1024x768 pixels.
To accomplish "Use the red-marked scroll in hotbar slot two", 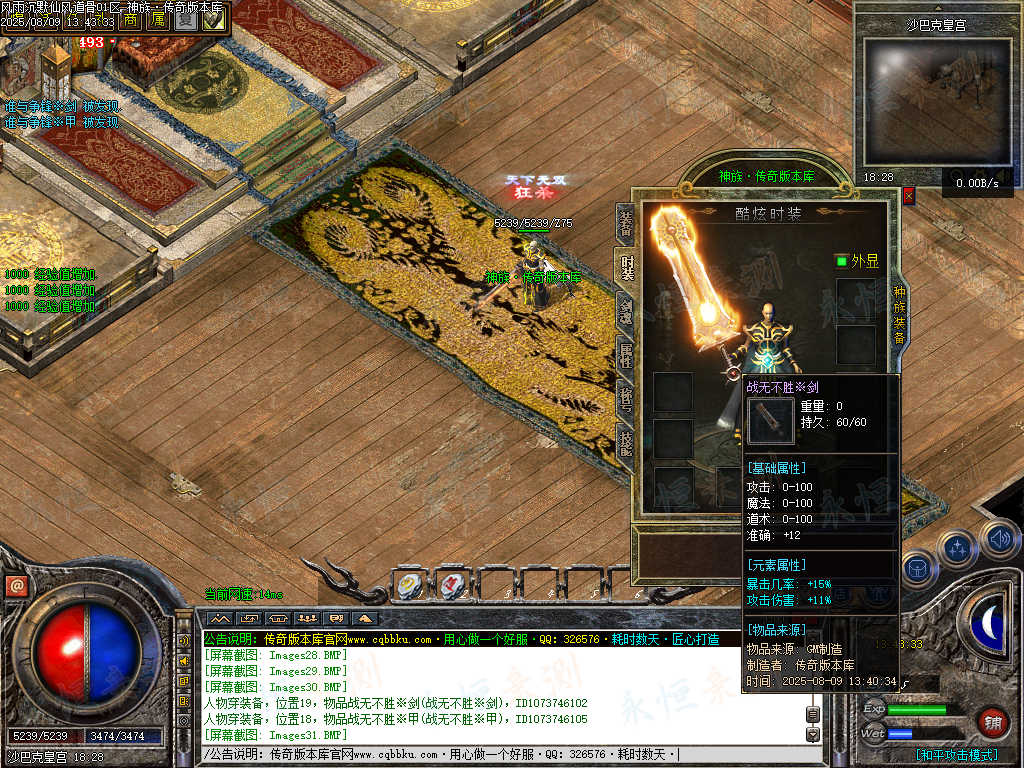I will [x=452, y=586].
